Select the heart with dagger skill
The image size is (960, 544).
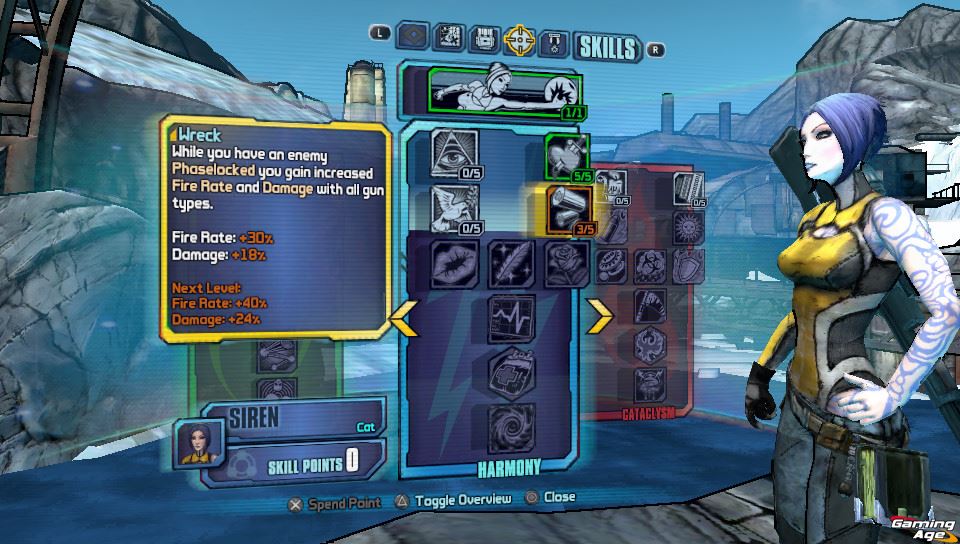[566, 157]
